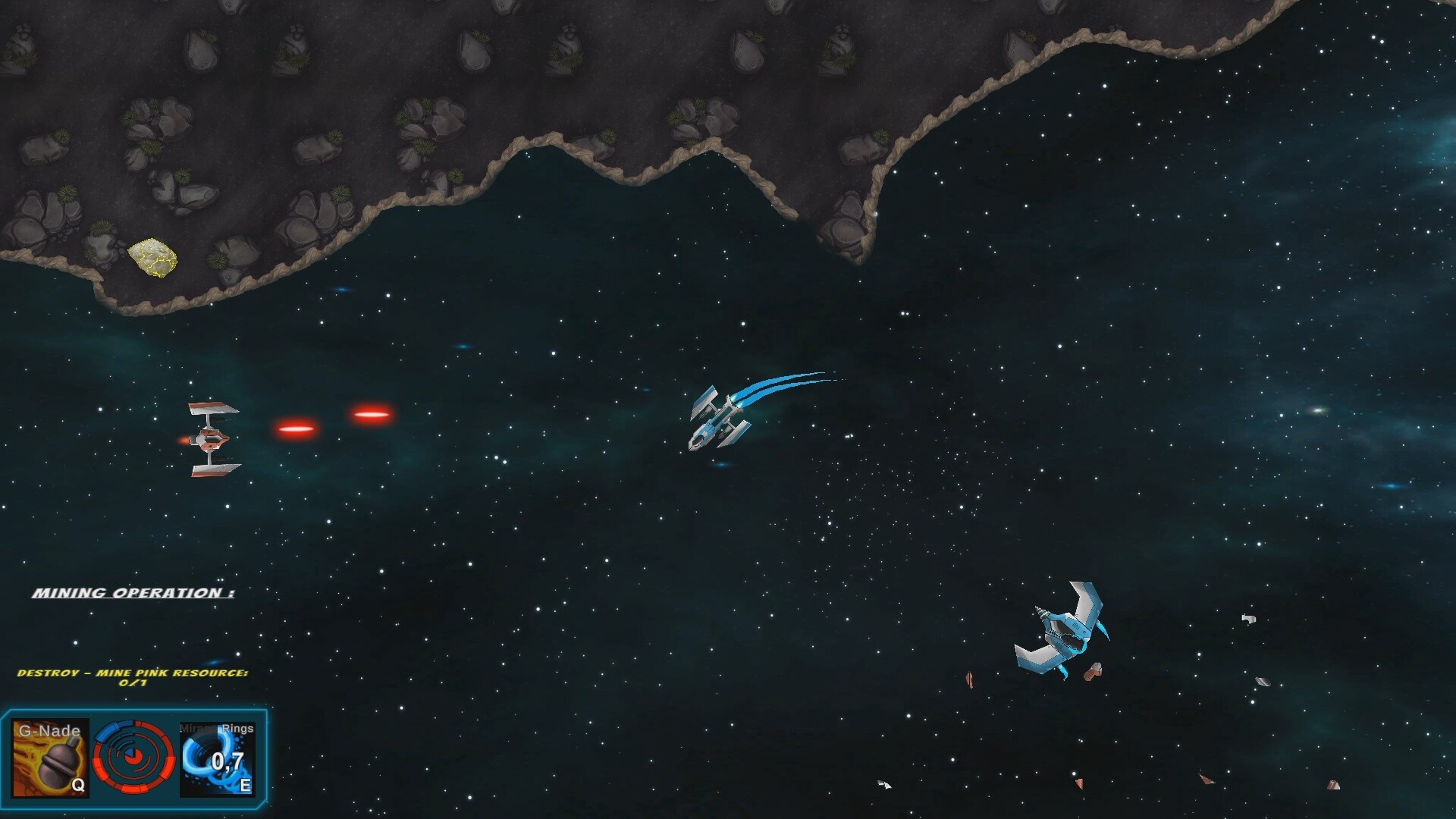Click the Q hotkey letter on G-Nade
Viewport: 1456px width, 819px height.
click(x=78, y=786)
